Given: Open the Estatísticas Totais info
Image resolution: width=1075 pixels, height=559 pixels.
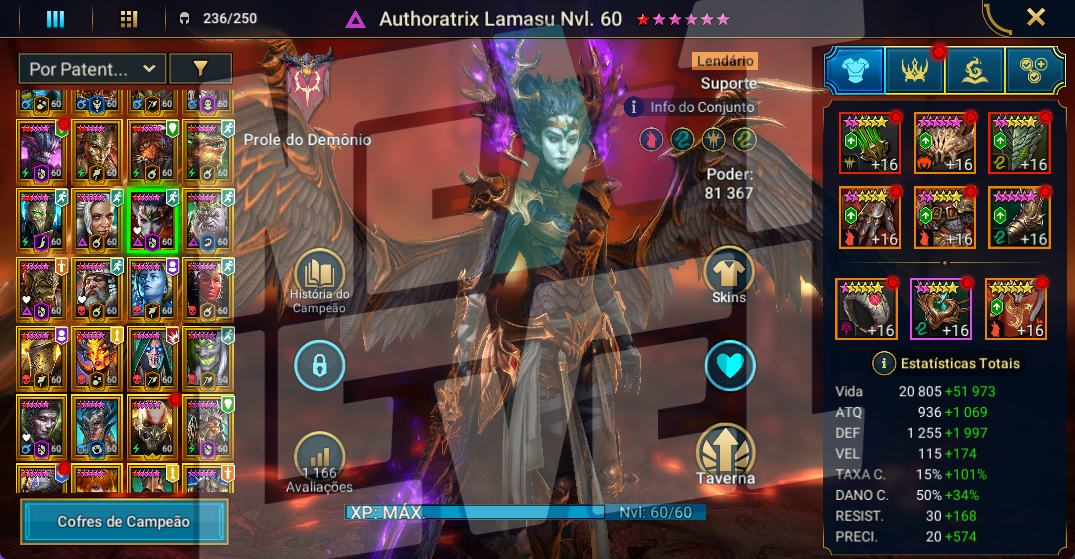Looking at the screenshot, I should click(x=883, y=363).
